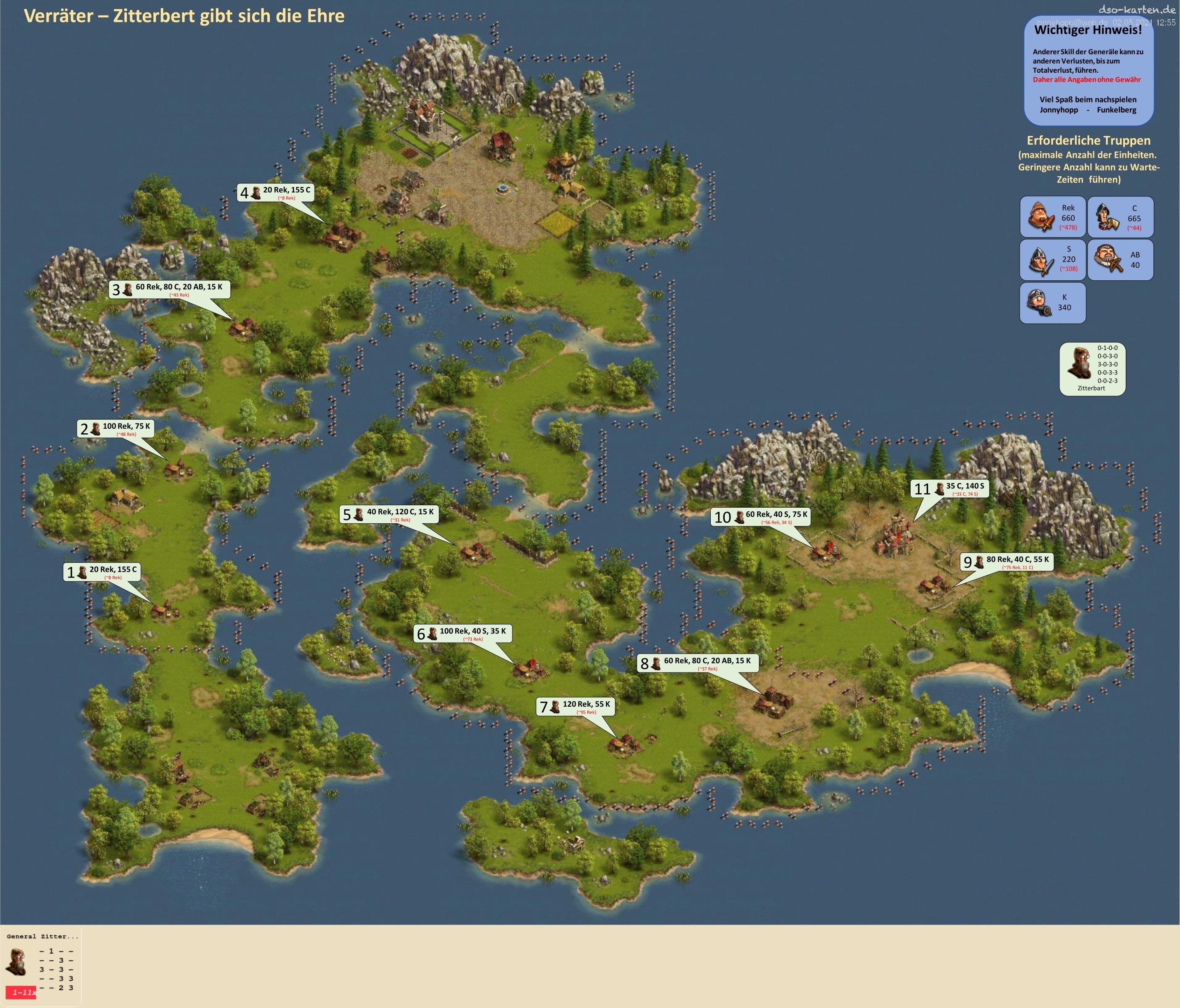Click camp marker 3 attack label

point(170,289)
